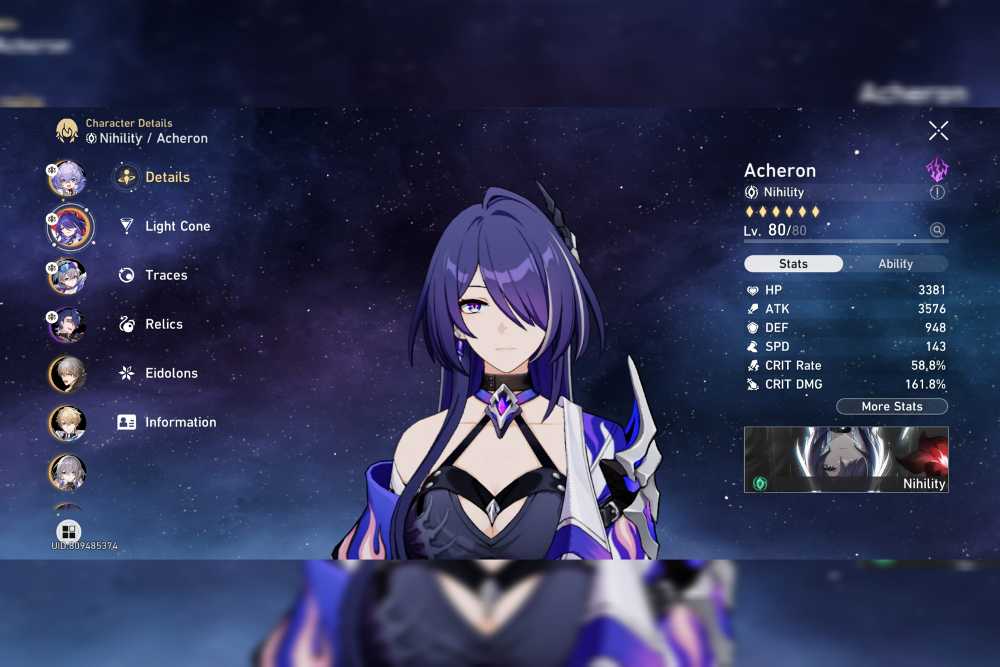Viewport: 1000px width, 667px height.
Task: Click the magnifier icon beside the level
Action: click(x=937, y=230)
